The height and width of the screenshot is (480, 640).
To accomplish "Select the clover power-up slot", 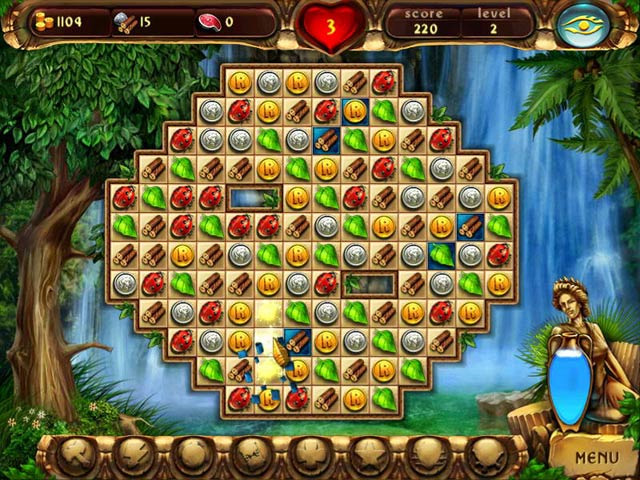I will click(x=309, y=456).
